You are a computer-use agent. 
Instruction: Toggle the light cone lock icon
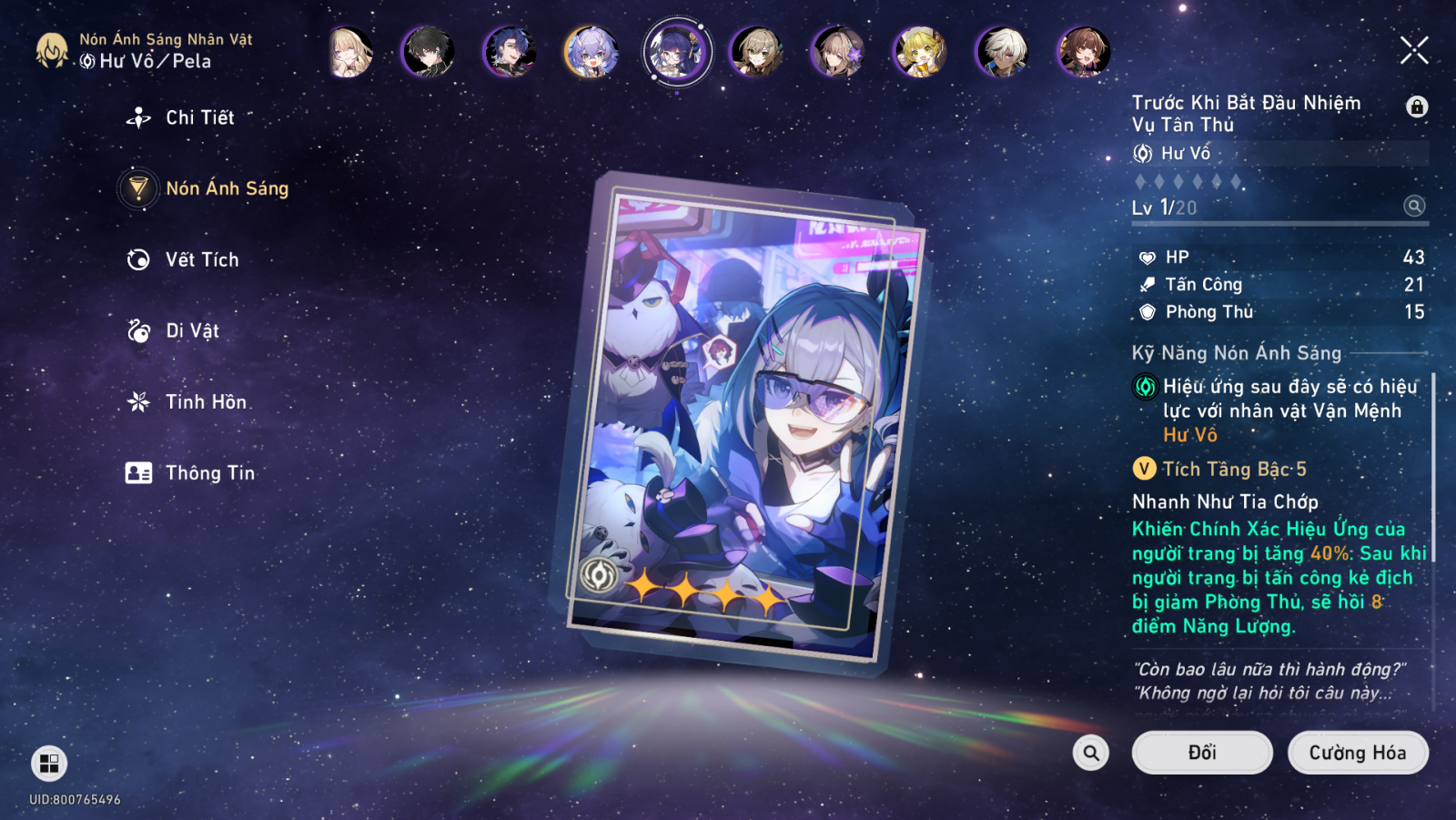(1416, 106)
